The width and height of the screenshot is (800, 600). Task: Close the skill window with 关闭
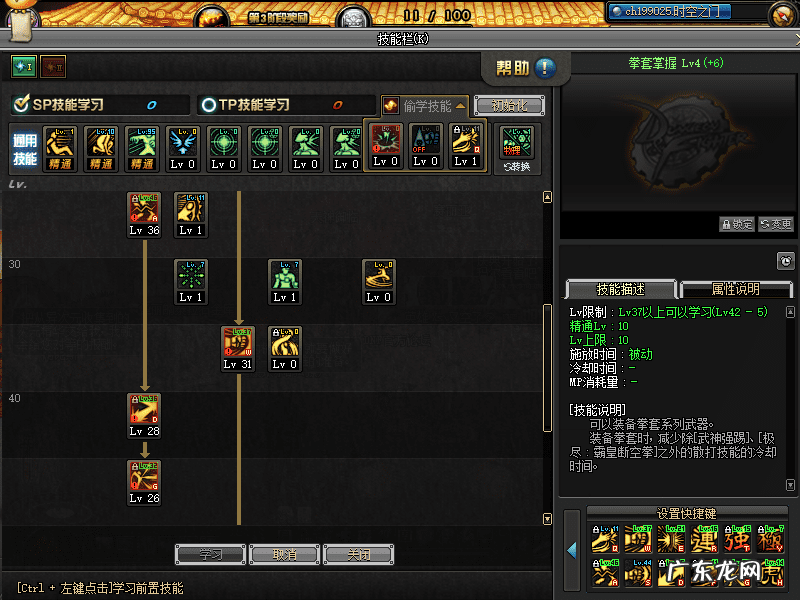358,554
